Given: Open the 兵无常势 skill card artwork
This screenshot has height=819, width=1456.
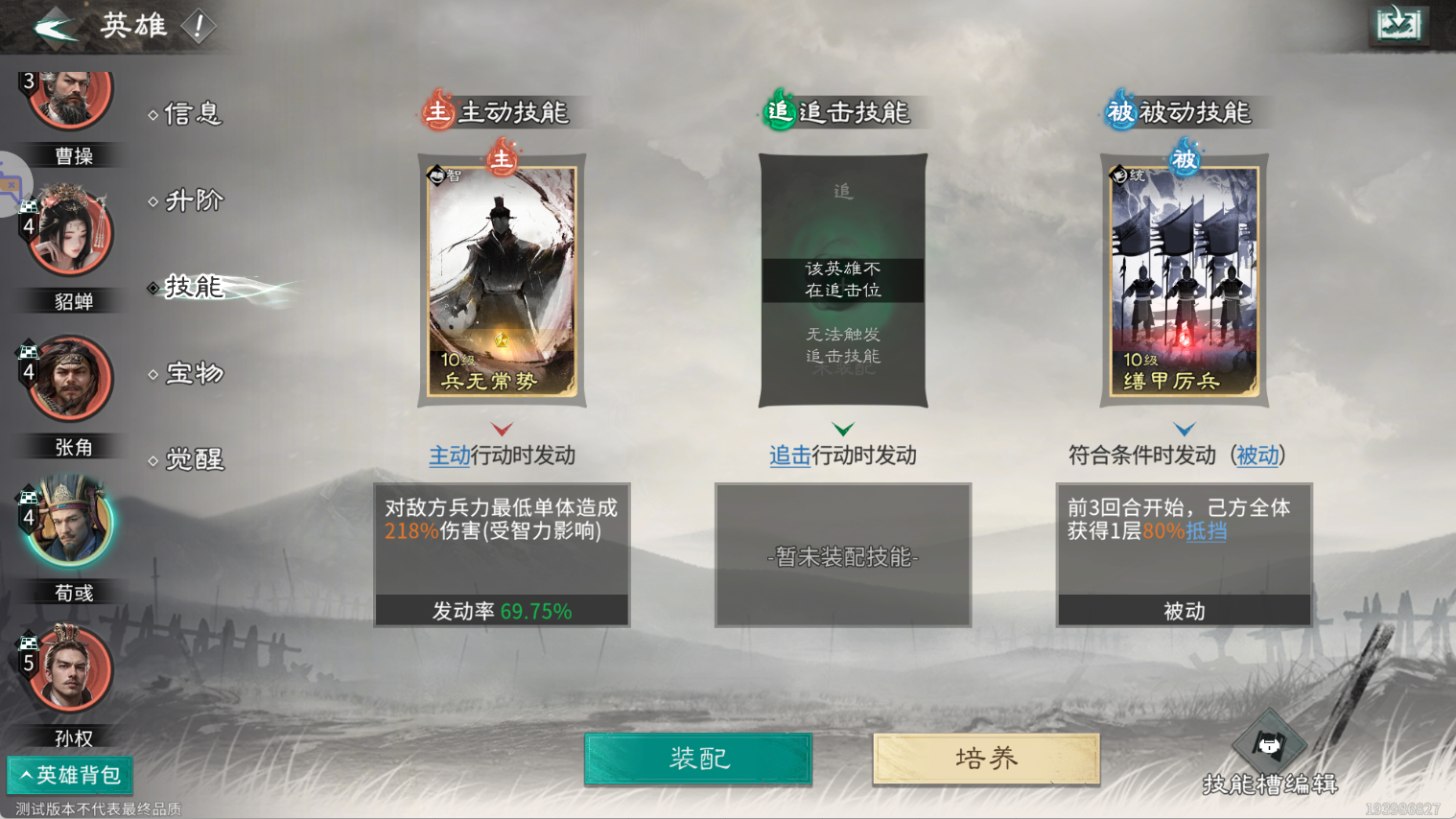Looking at the screenshot, I should (500, 280).
